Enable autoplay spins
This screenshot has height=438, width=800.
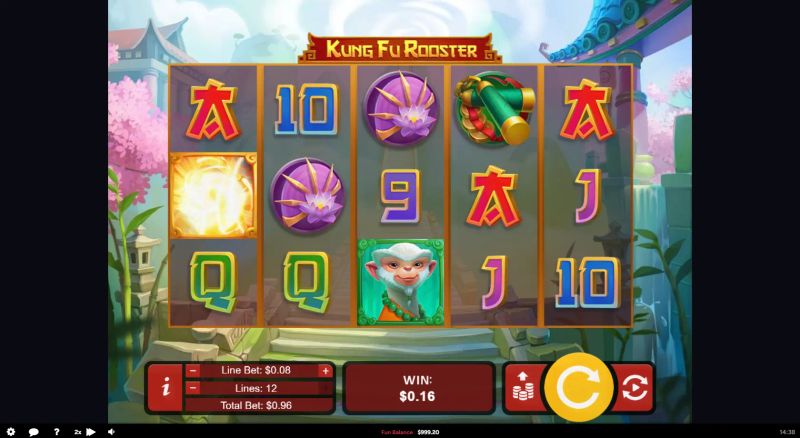coord(634,388)
